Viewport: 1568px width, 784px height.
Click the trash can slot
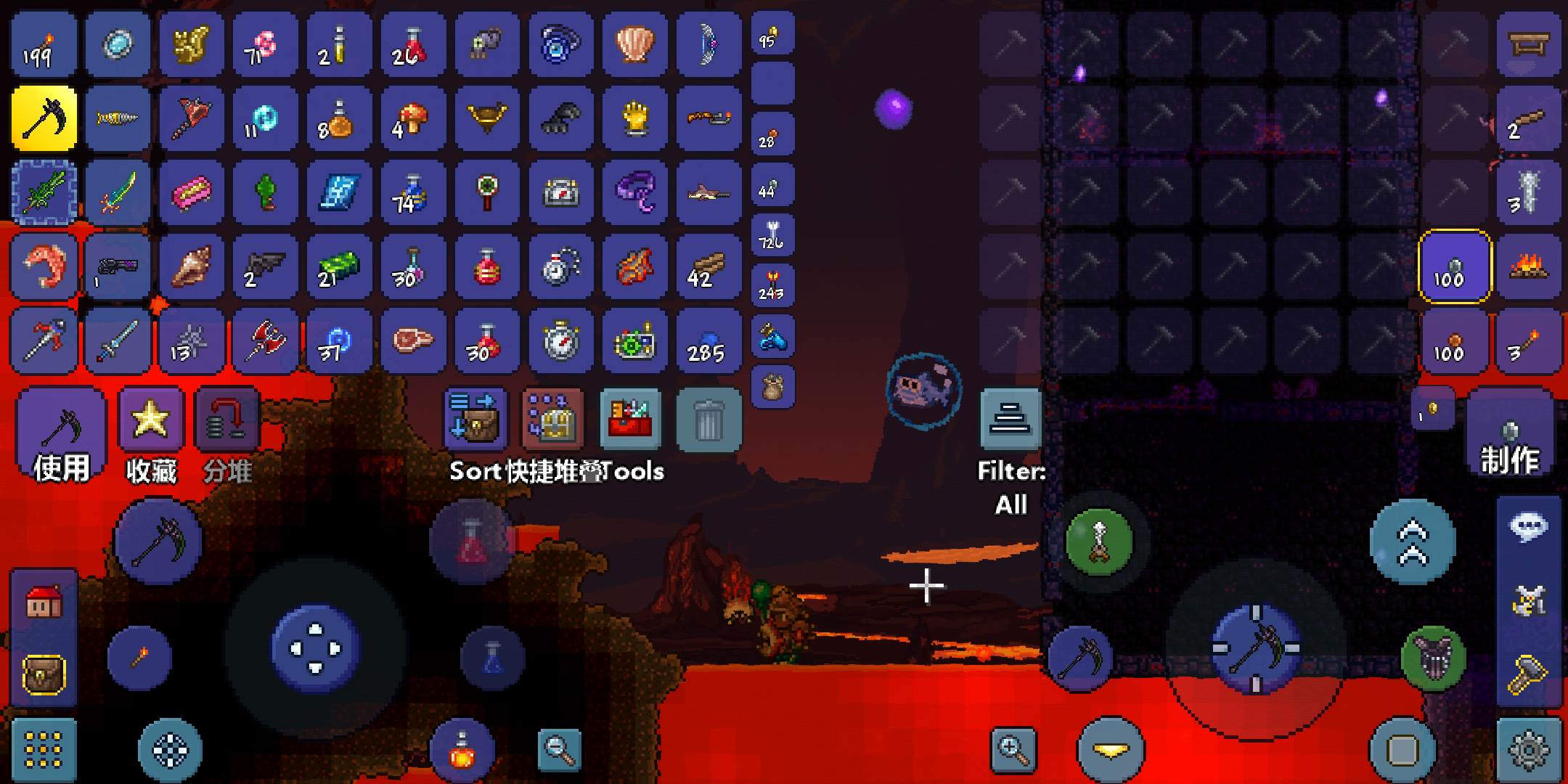709,420
